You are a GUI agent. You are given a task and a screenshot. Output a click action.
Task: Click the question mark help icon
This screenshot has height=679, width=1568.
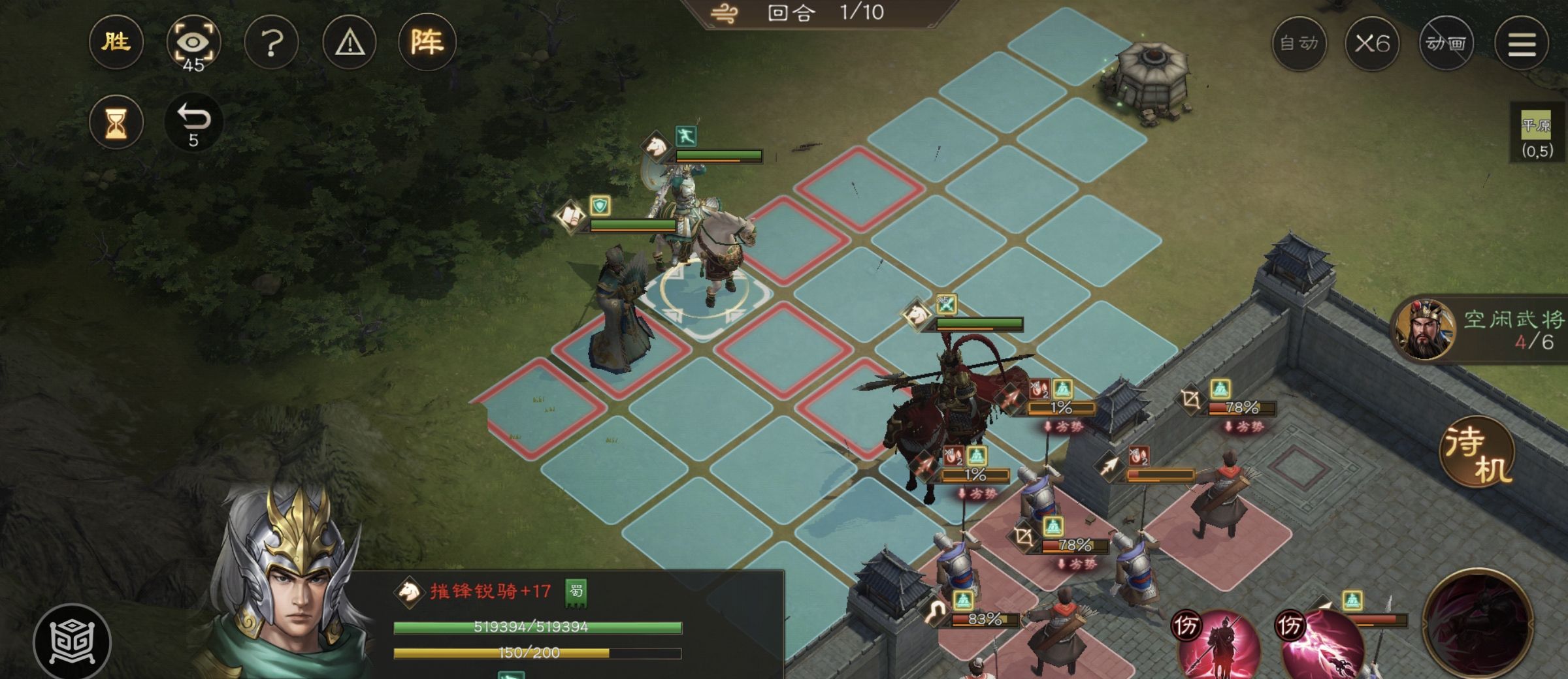click(272, 42)
